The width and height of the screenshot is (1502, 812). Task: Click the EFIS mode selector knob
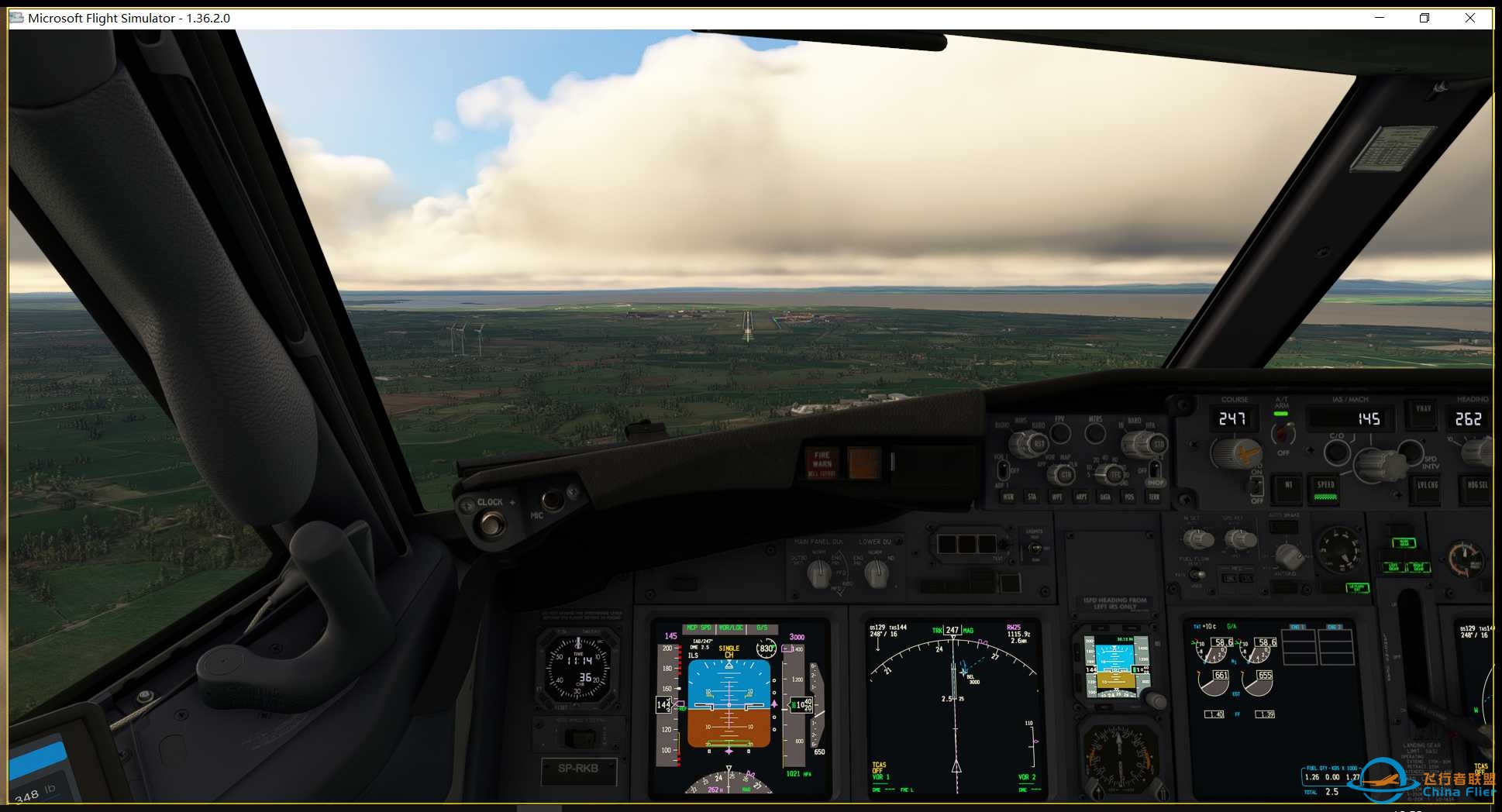(1064, 473)
